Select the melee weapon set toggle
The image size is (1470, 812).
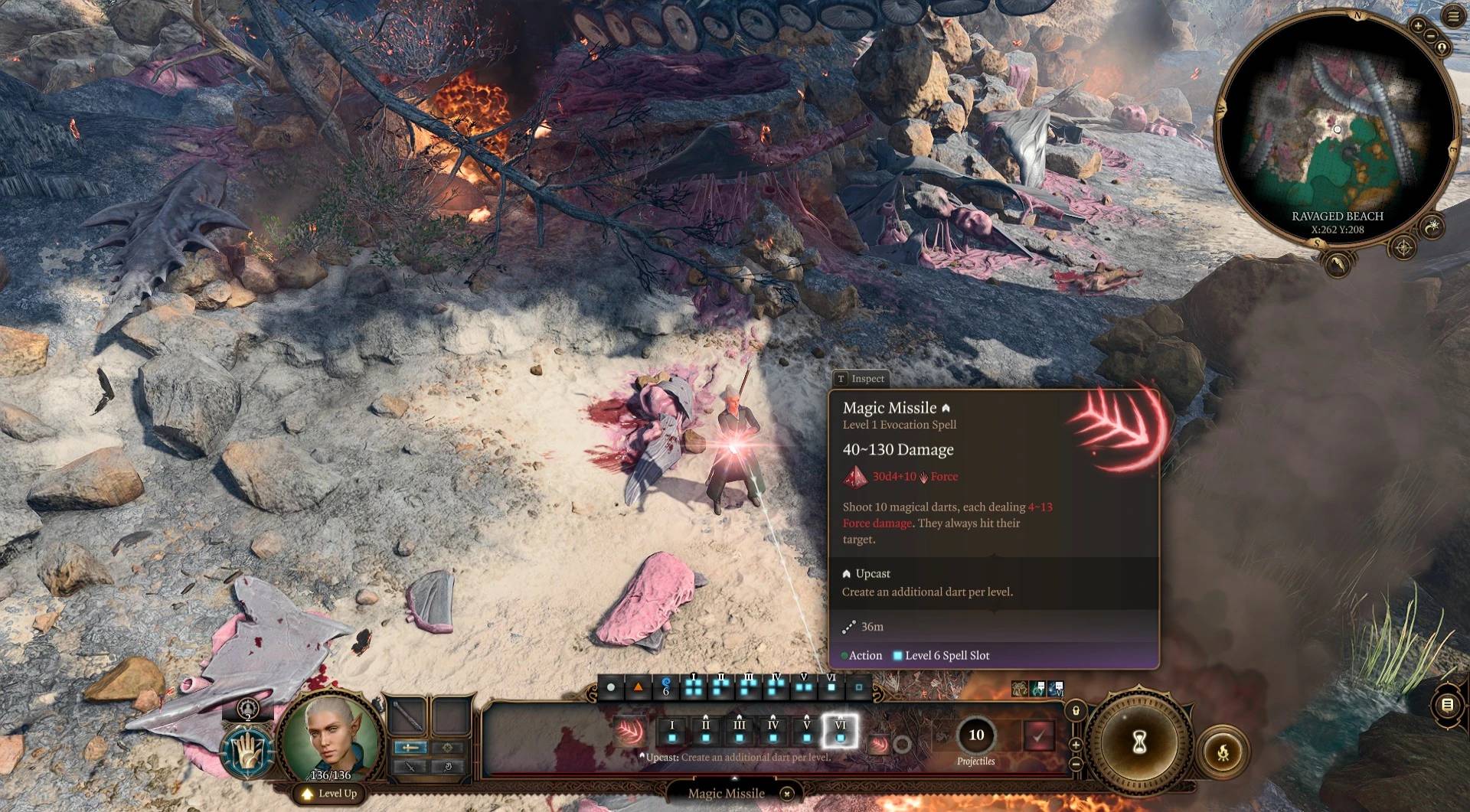pos(410,748)
